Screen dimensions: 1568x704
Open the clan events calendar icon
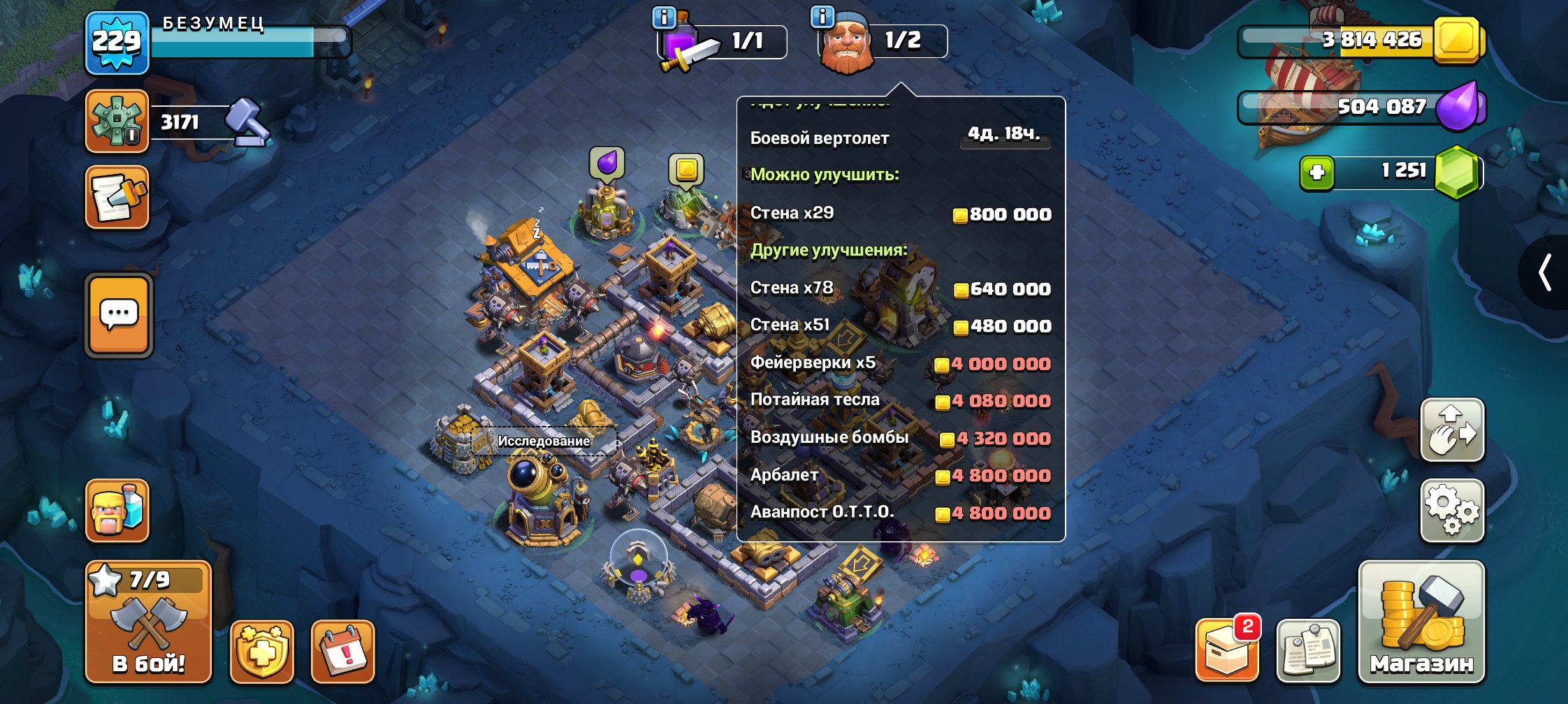click(342, 650)
